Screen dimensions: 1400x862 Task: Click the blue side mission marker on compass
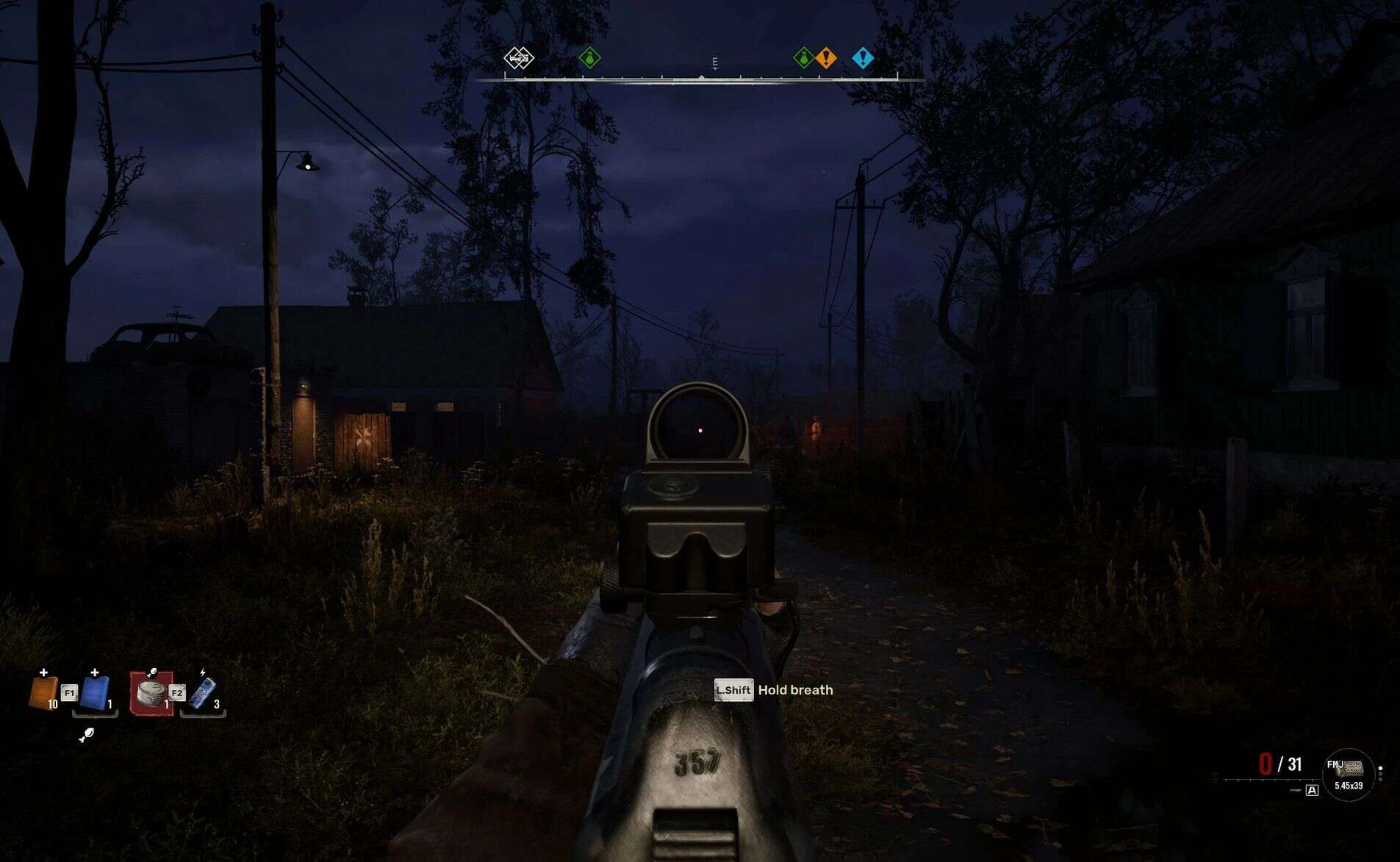click(x=862, y=59)
